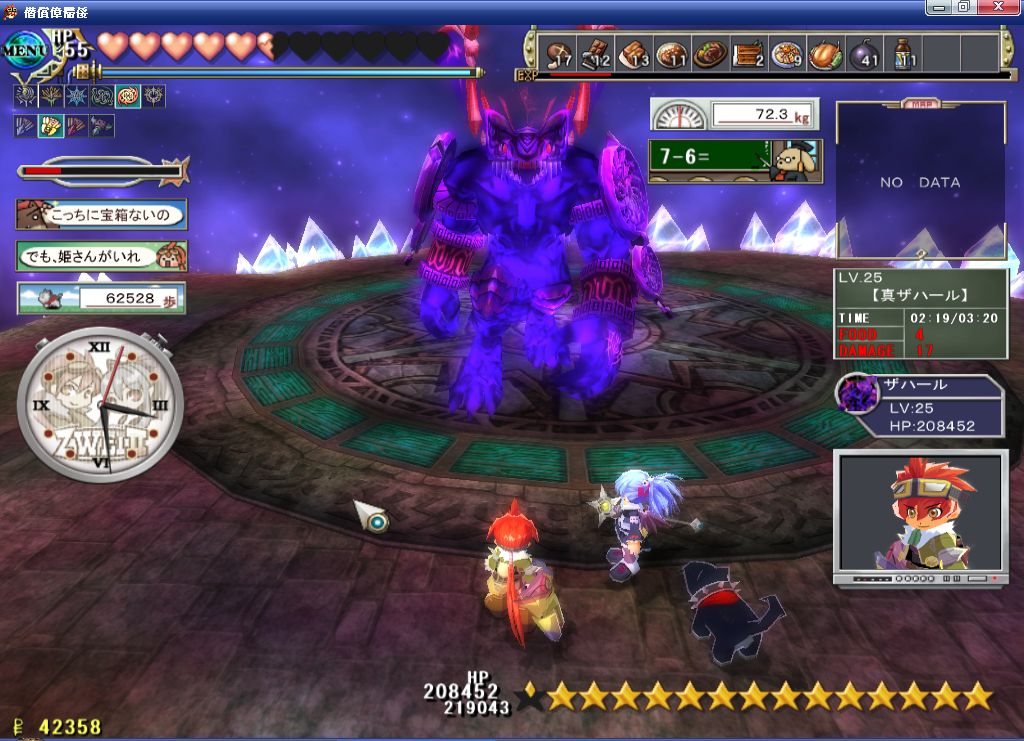Select the pizza food slot
The image size is (1024, 741).
787,54
